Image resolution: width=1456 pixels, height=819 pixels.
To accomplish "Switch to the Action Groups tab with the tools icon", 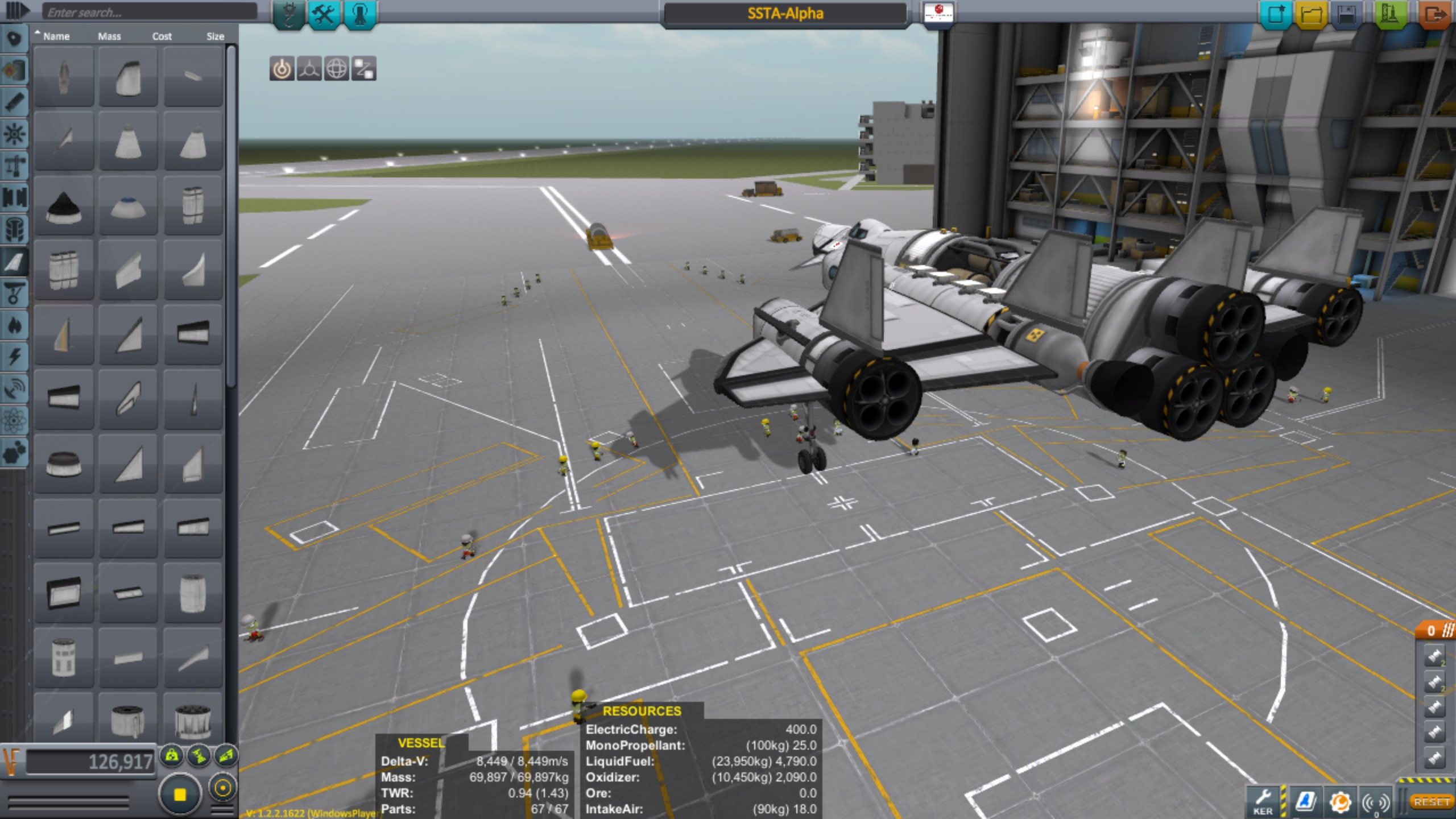I will pos(324,14).
